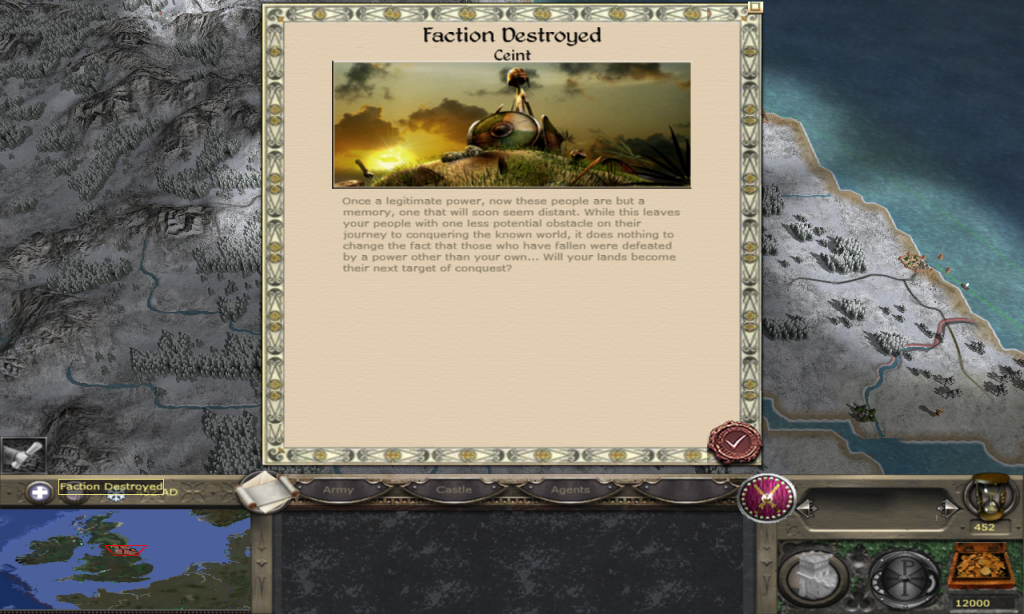The image size is (1024, 614).
Task: Close the scroll with its top corner button
Action: click(755, 6)
